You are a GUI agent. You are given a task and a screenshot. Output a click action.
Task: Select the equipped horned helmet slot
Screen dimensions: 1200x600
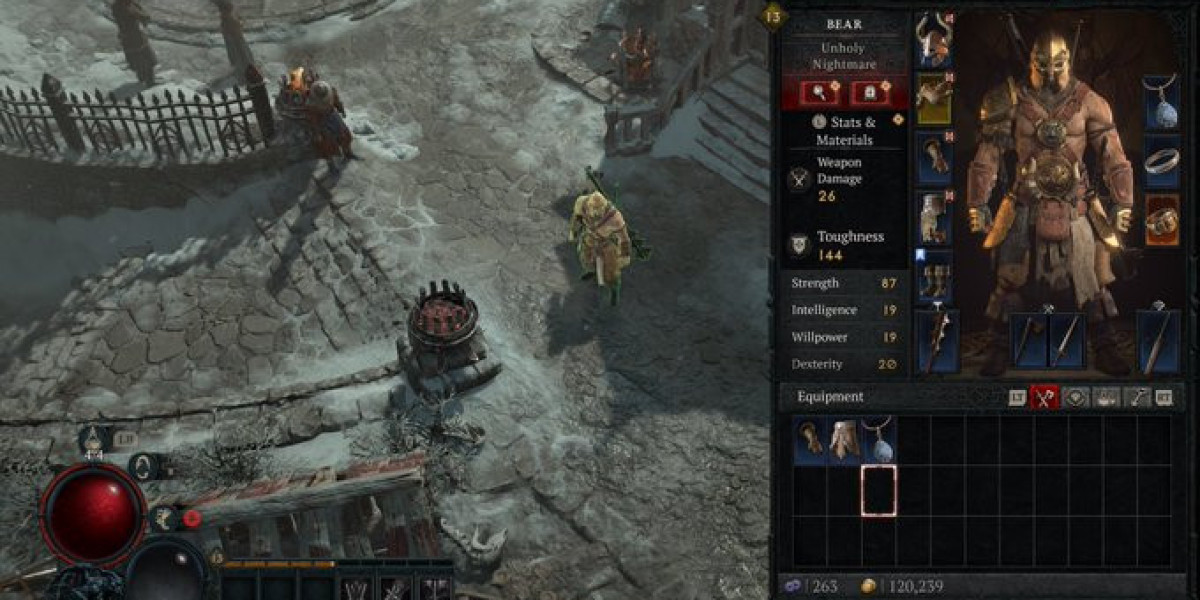click(x=934, y=40)
